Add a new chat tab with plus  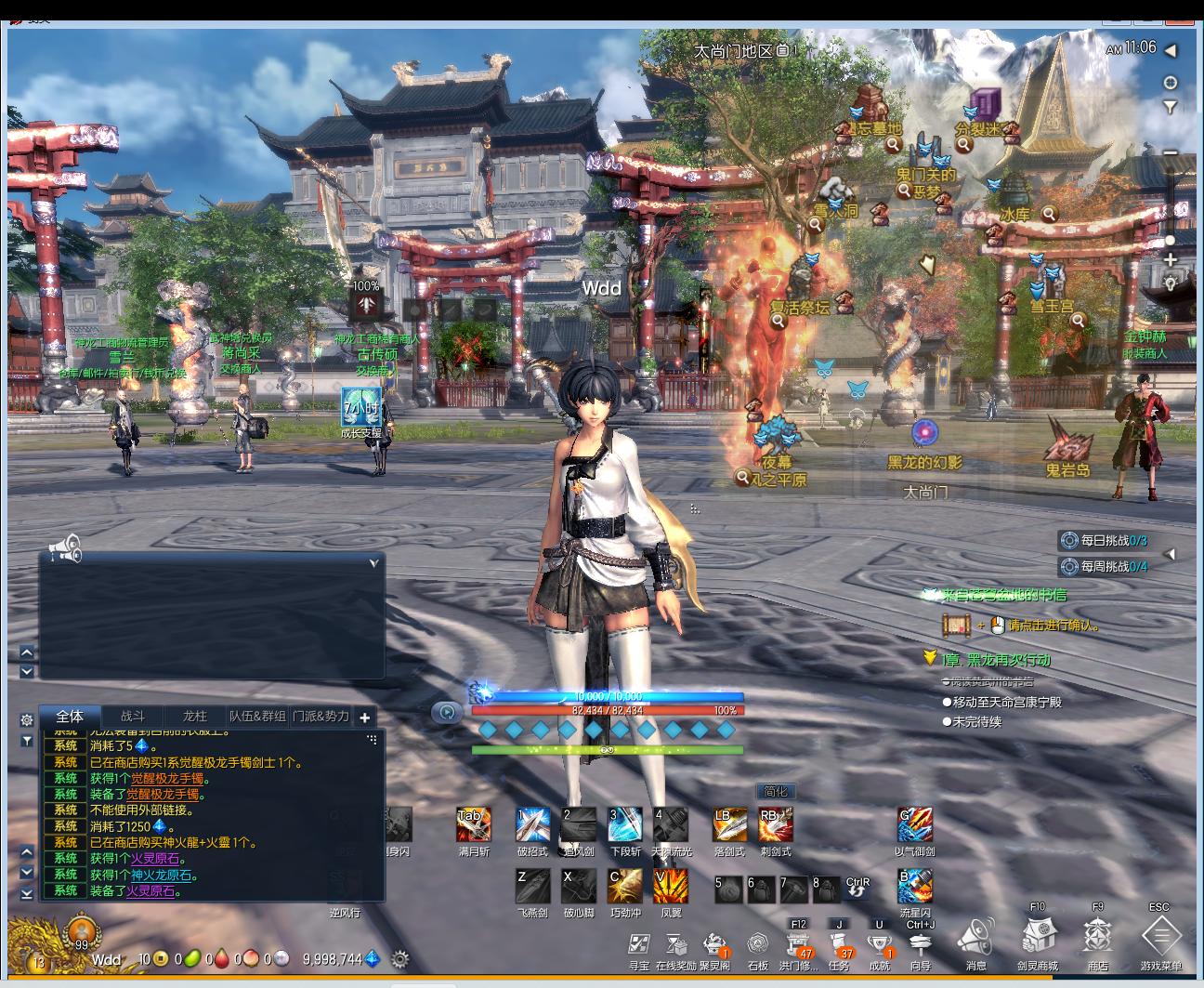pyautogui.click(x=365, y=718)
